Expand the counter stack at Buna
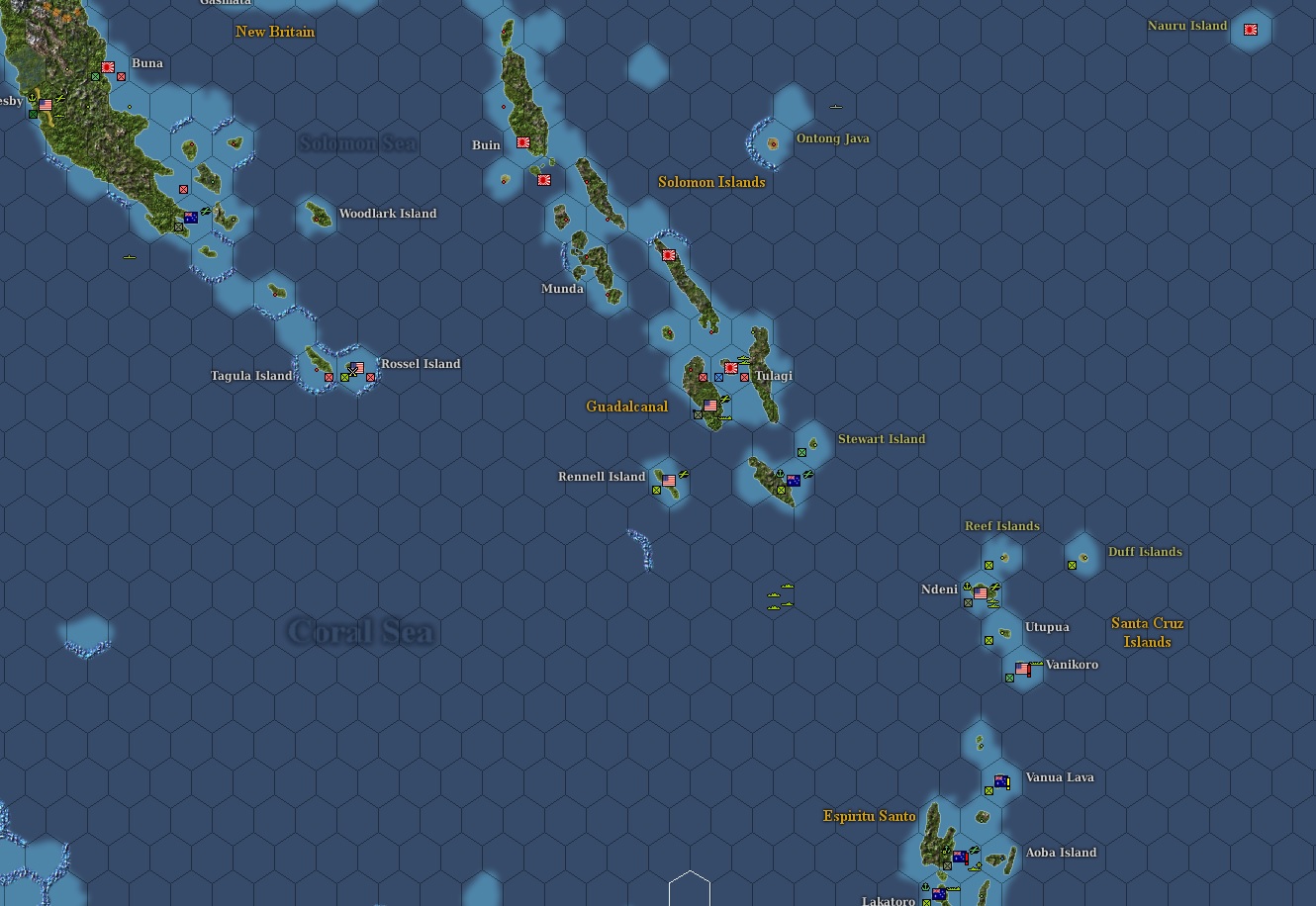Viewport: 1316px width, 906px height. click(x=106, y=68)
